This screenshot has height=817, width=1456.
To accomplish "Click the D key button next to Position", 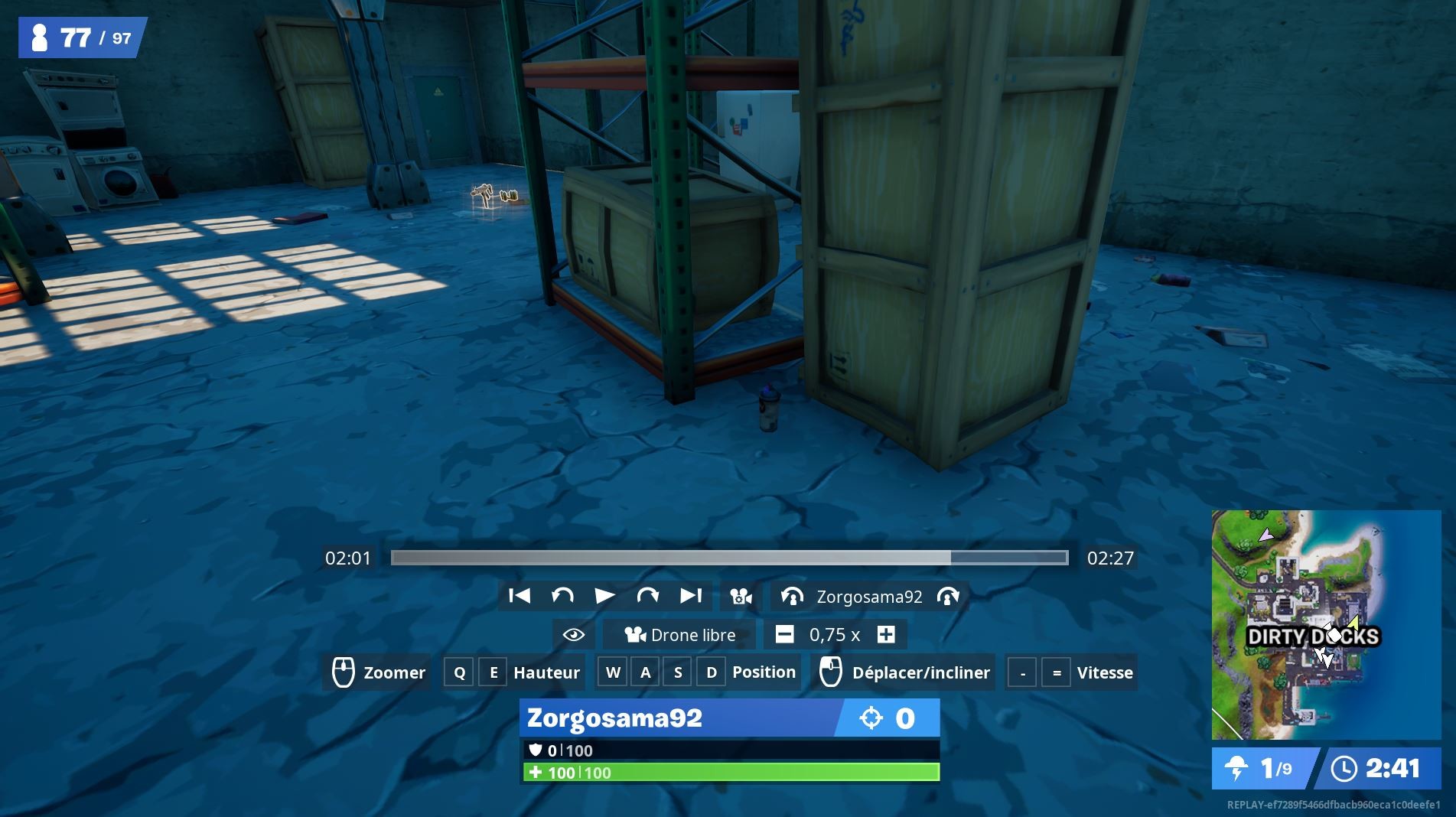I will coord(711,672).
